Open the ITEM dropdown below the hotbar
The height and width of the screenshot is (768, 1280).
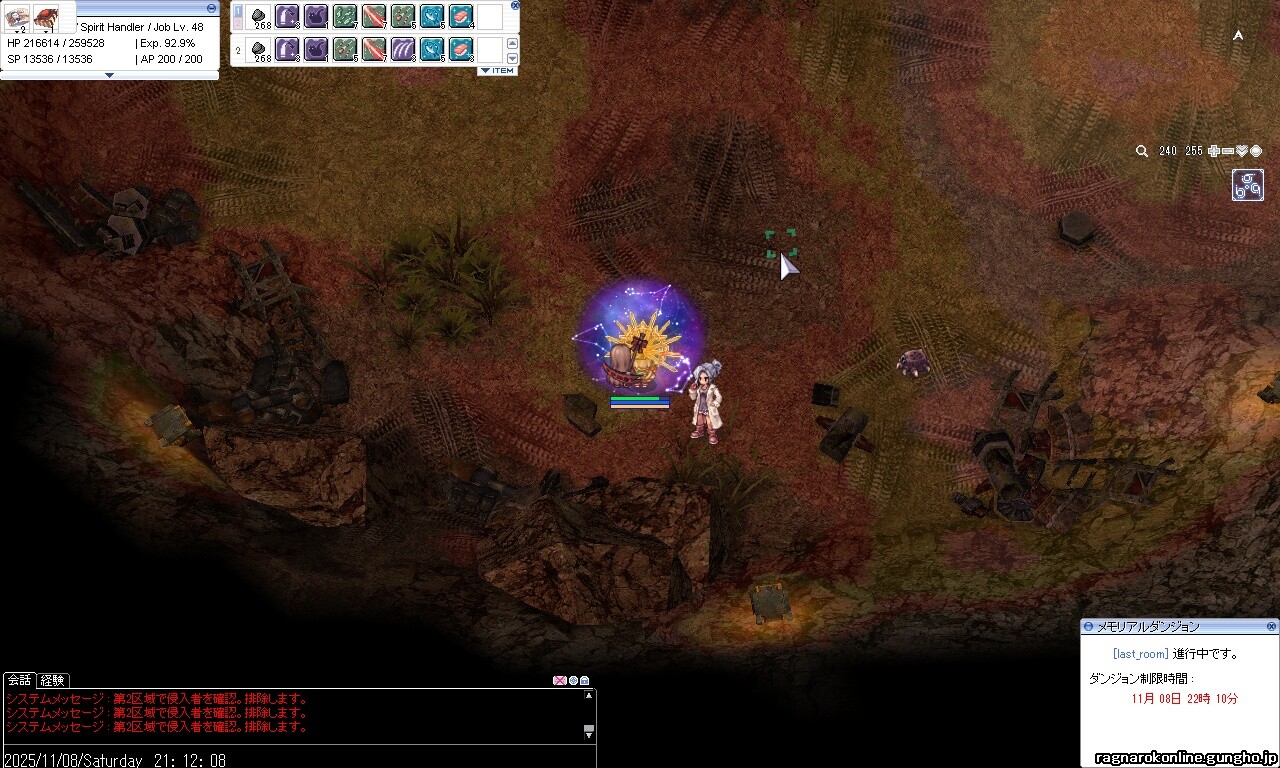click(497, 71)
